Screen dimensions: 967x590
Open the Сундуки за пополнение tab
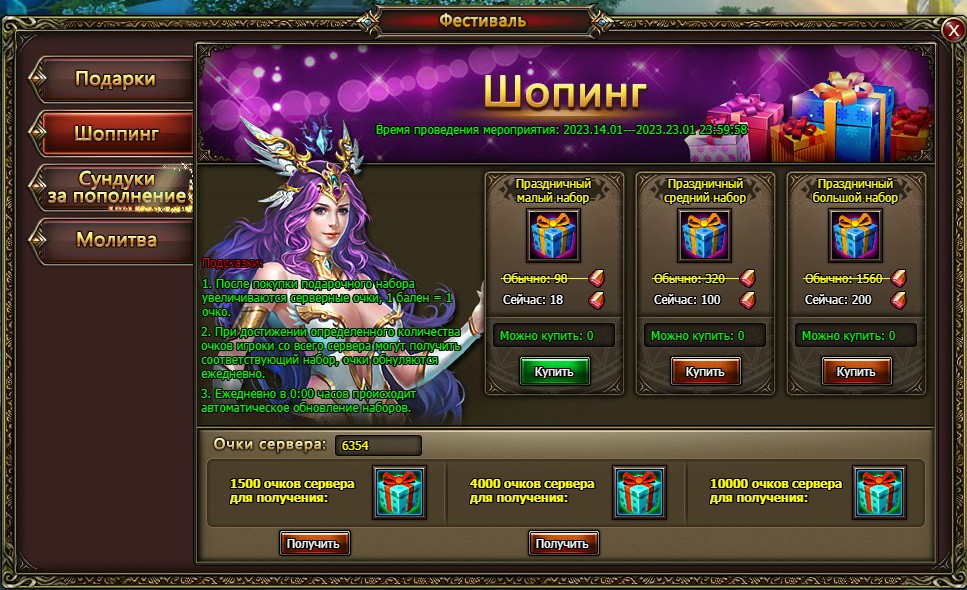click(115, 187)
